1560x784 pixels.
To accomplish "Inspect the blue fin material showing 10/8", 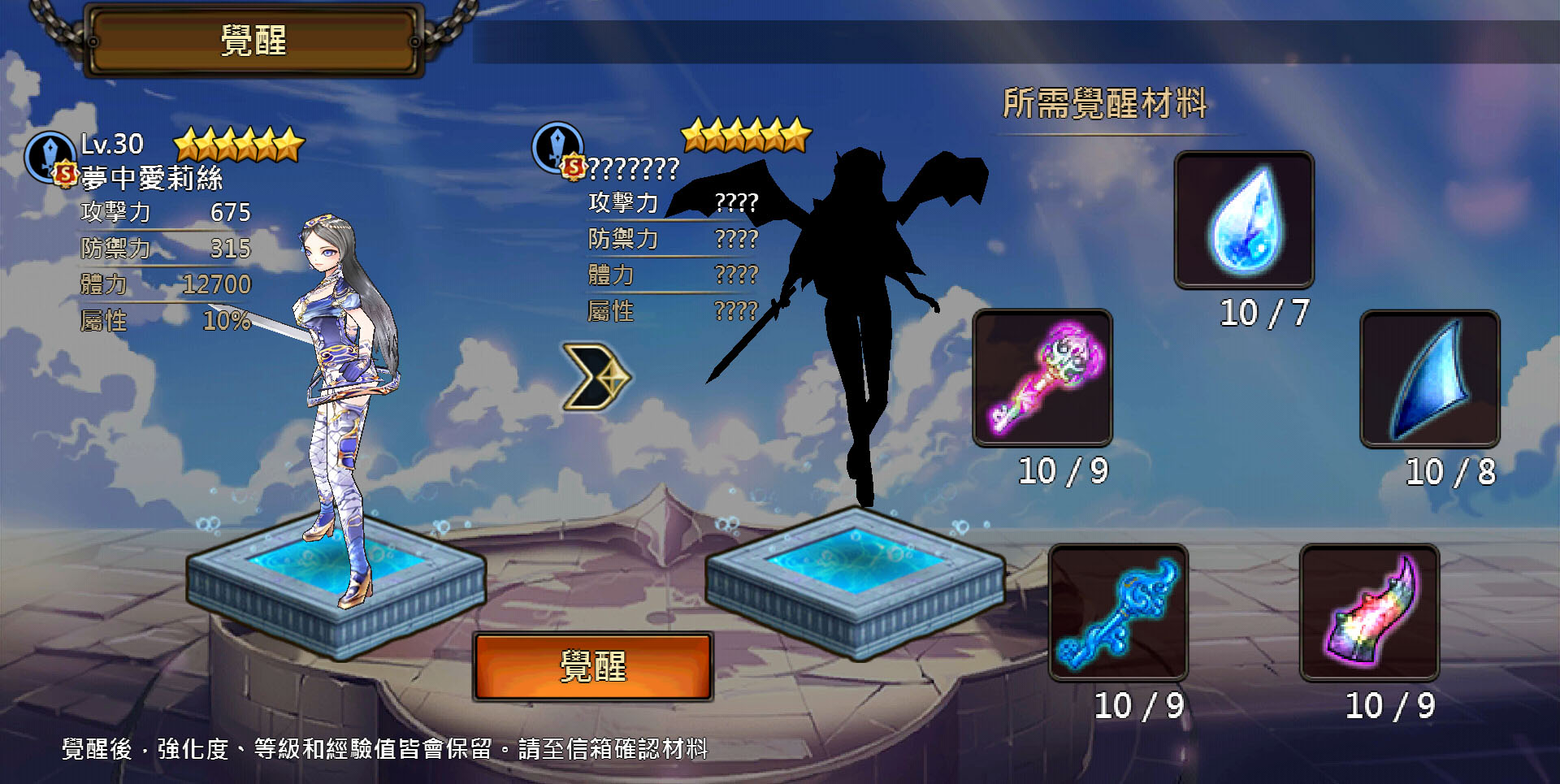I will [1430, 379].
